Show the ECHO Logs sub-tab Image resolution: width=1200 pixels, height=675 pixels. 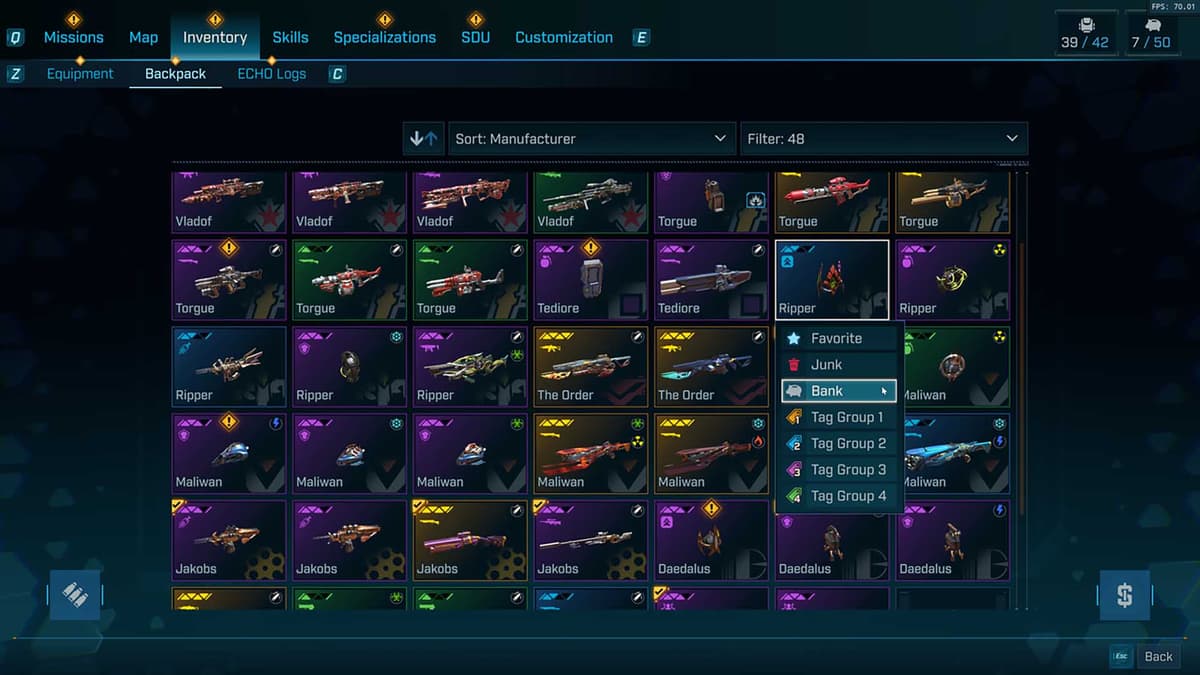click(271, 74)
